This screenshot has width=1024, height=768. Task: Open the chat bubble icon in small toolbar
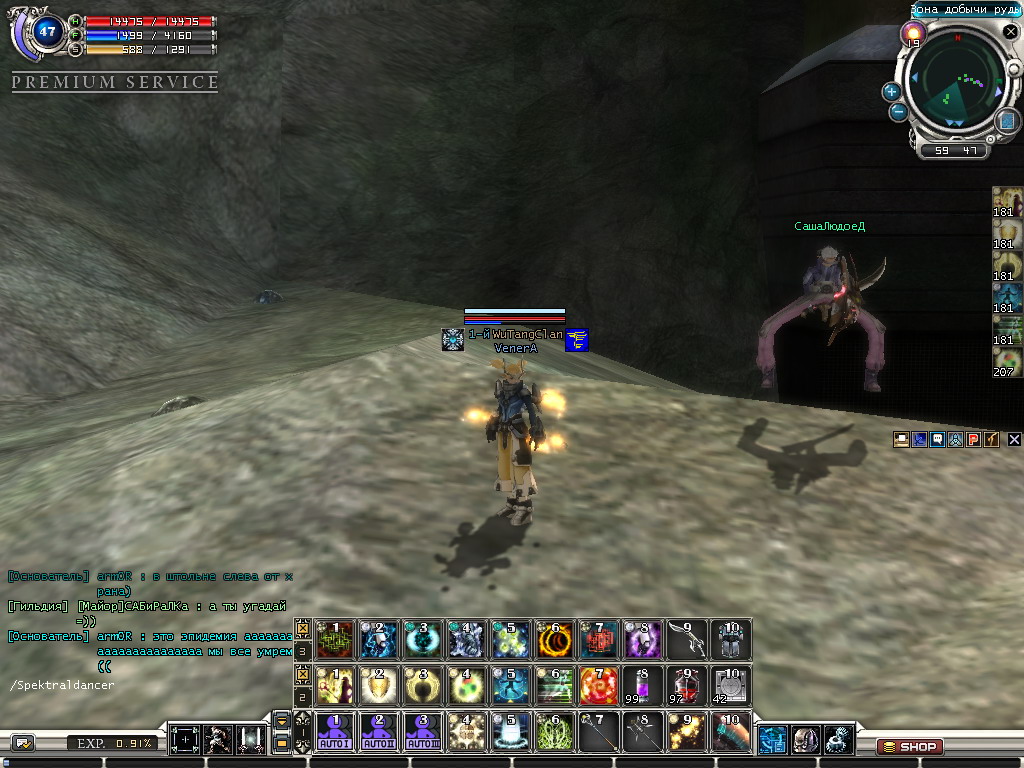coord(937,439)
